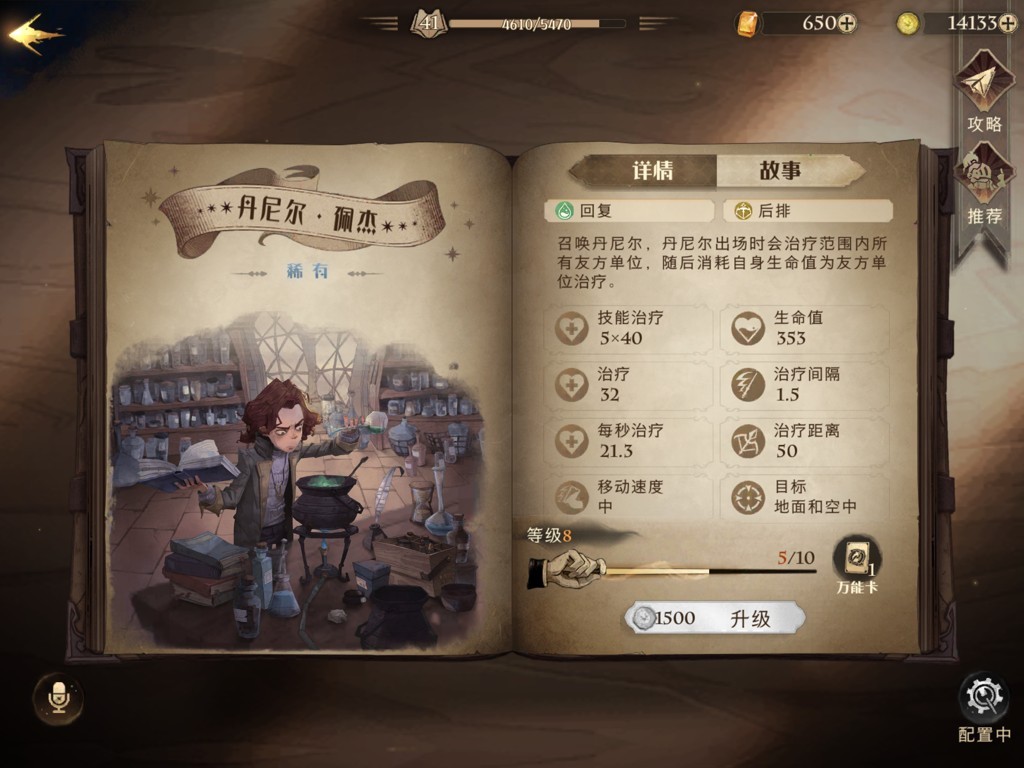This screenshot has width=1024, height=768.
Task: Tap the 回复 healing type tag
Action: [x=629, y=211]
